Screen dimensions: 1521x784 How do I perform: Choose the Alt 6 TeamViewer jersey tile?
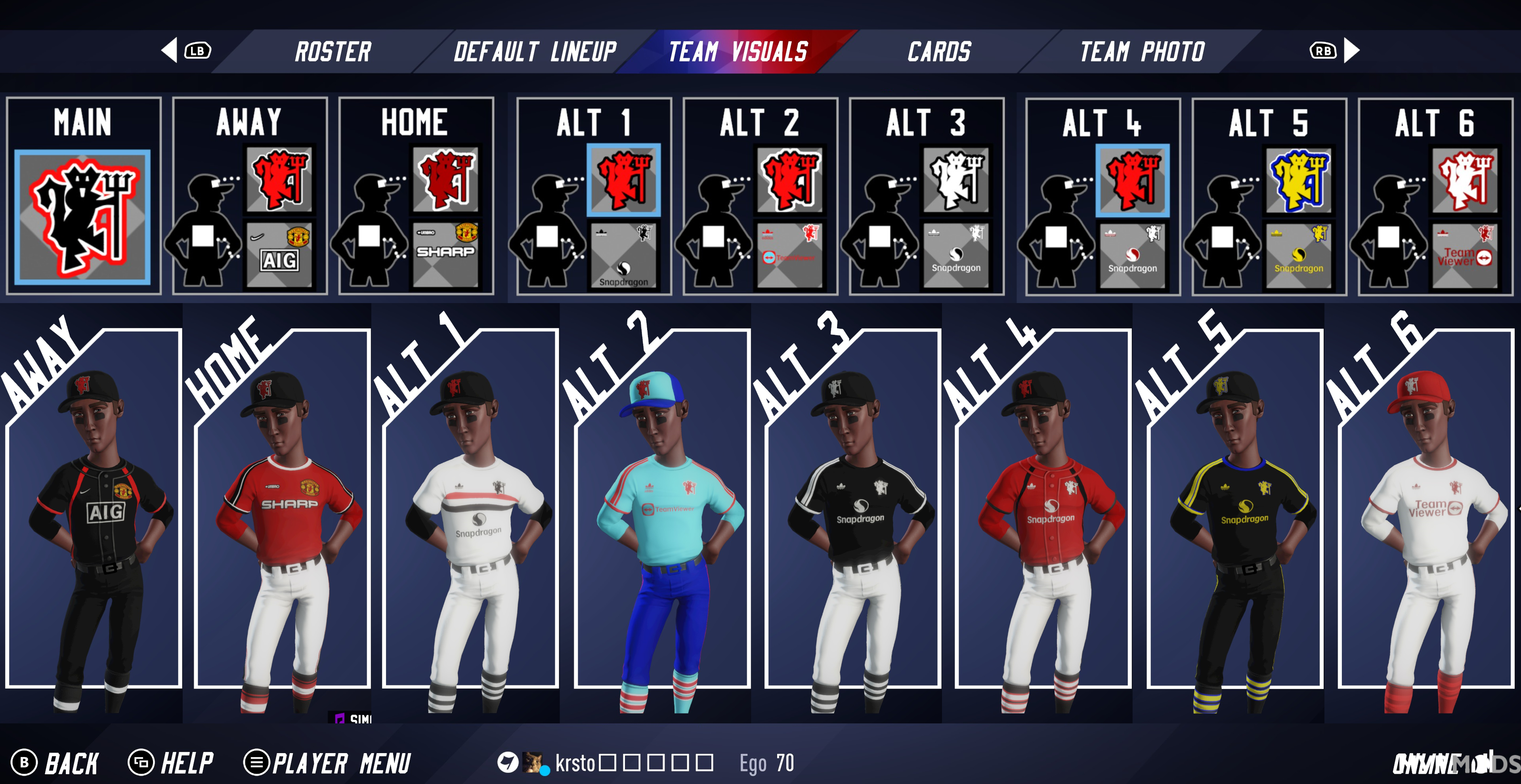(x=1465, y=256)
